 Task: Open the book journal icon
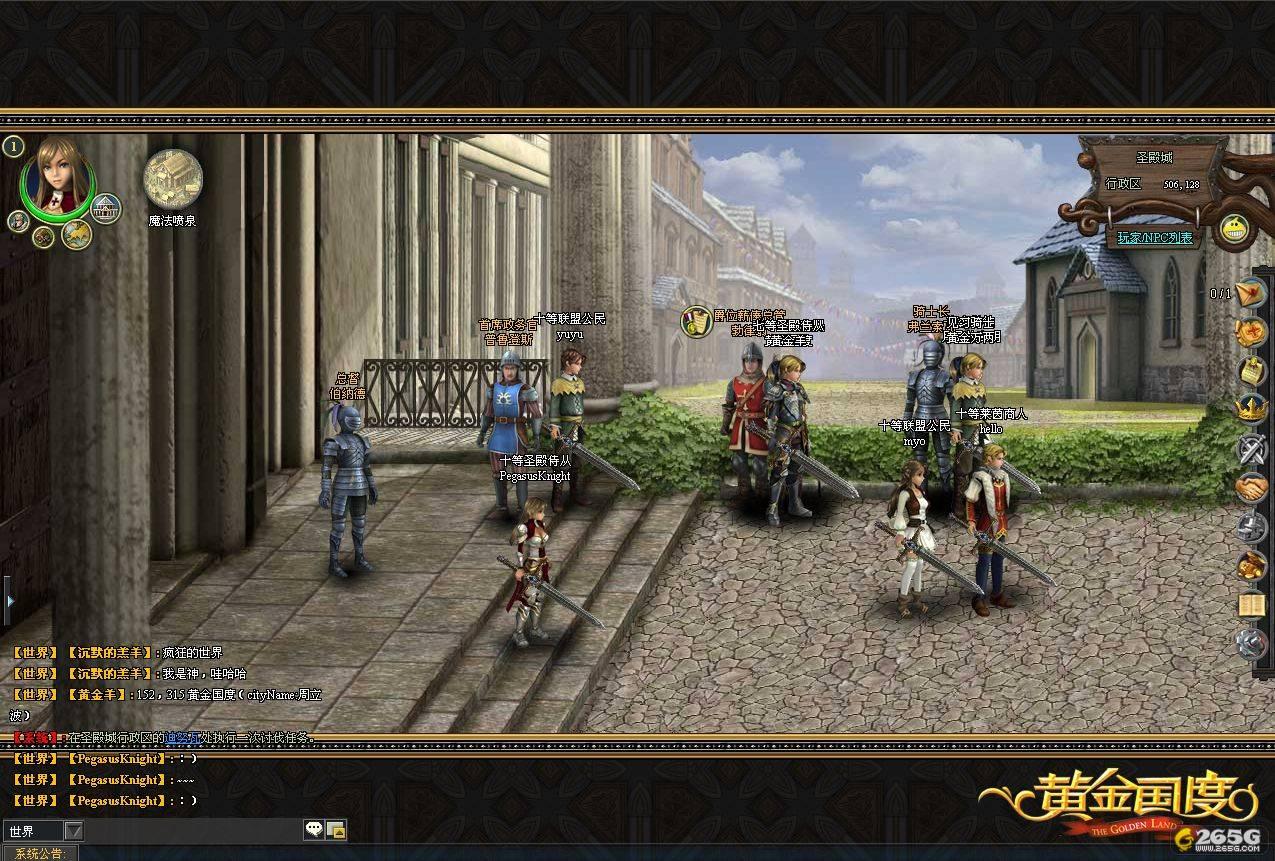pyautogui.click(x=1251, y=604)
